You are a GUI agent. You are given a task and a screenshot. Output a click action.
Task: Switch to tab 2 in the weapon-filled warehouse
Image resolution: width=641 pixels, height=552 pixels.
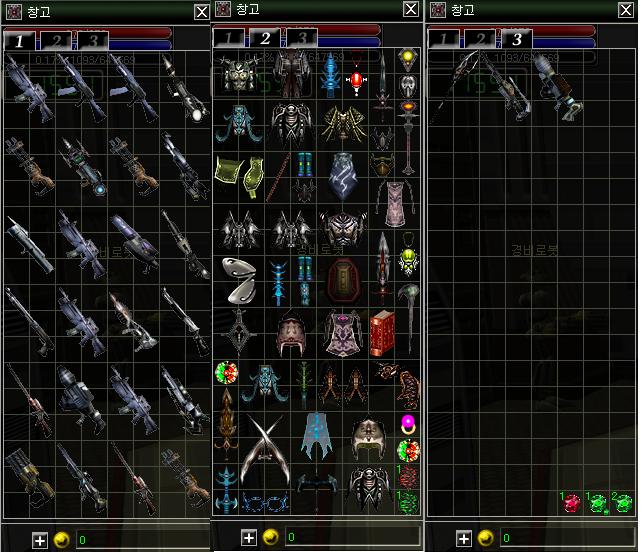(55, 41)
